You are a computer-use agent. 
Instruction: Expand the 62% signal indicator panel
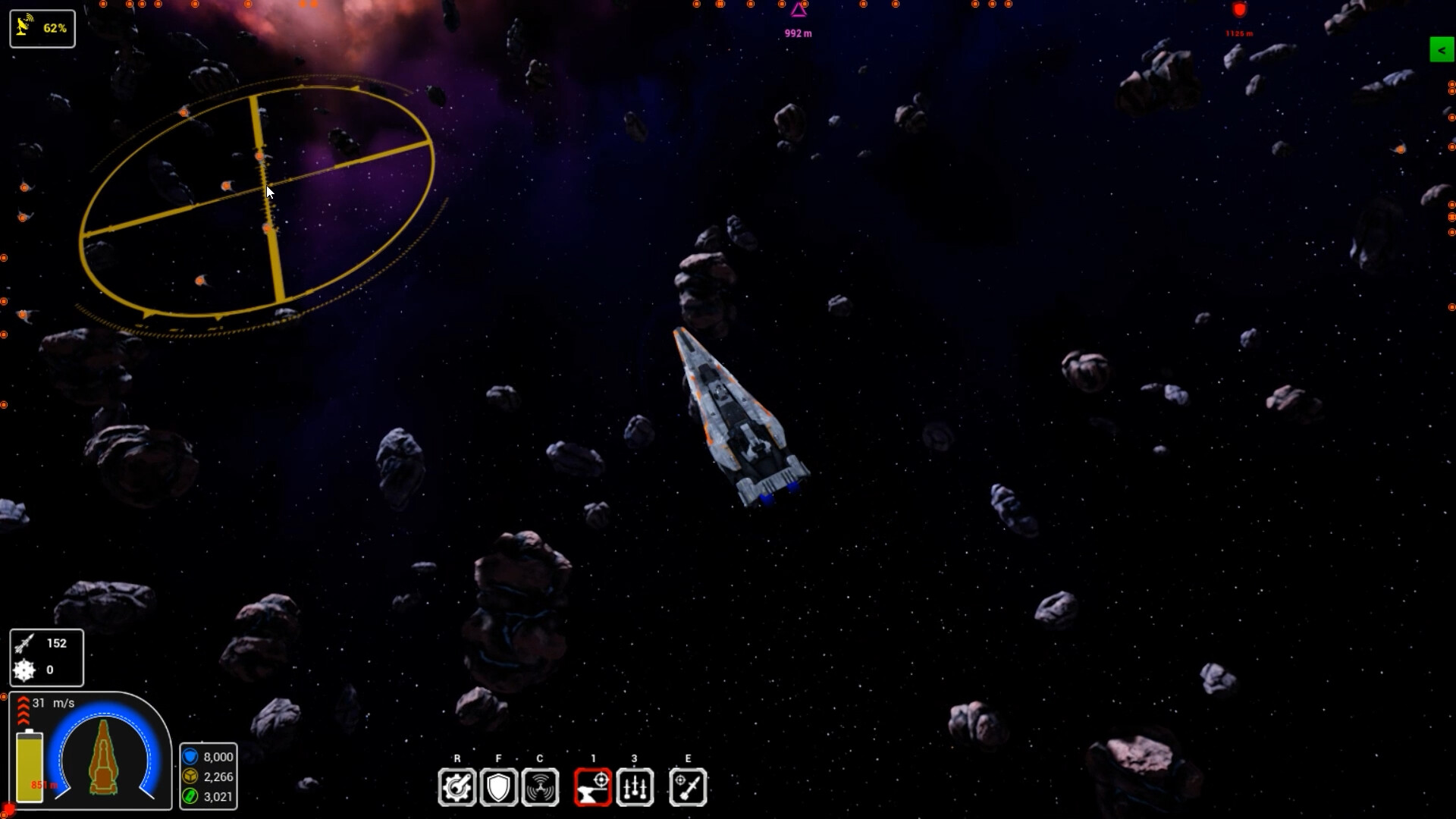click(x=42, y=28)
